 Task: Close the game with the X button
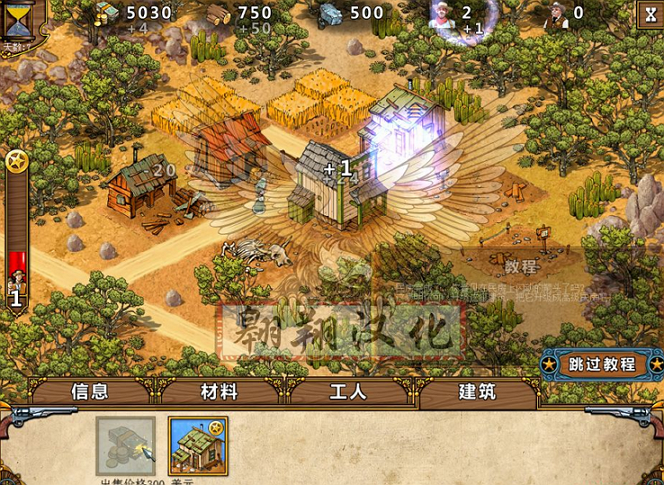tap(648, 14)
